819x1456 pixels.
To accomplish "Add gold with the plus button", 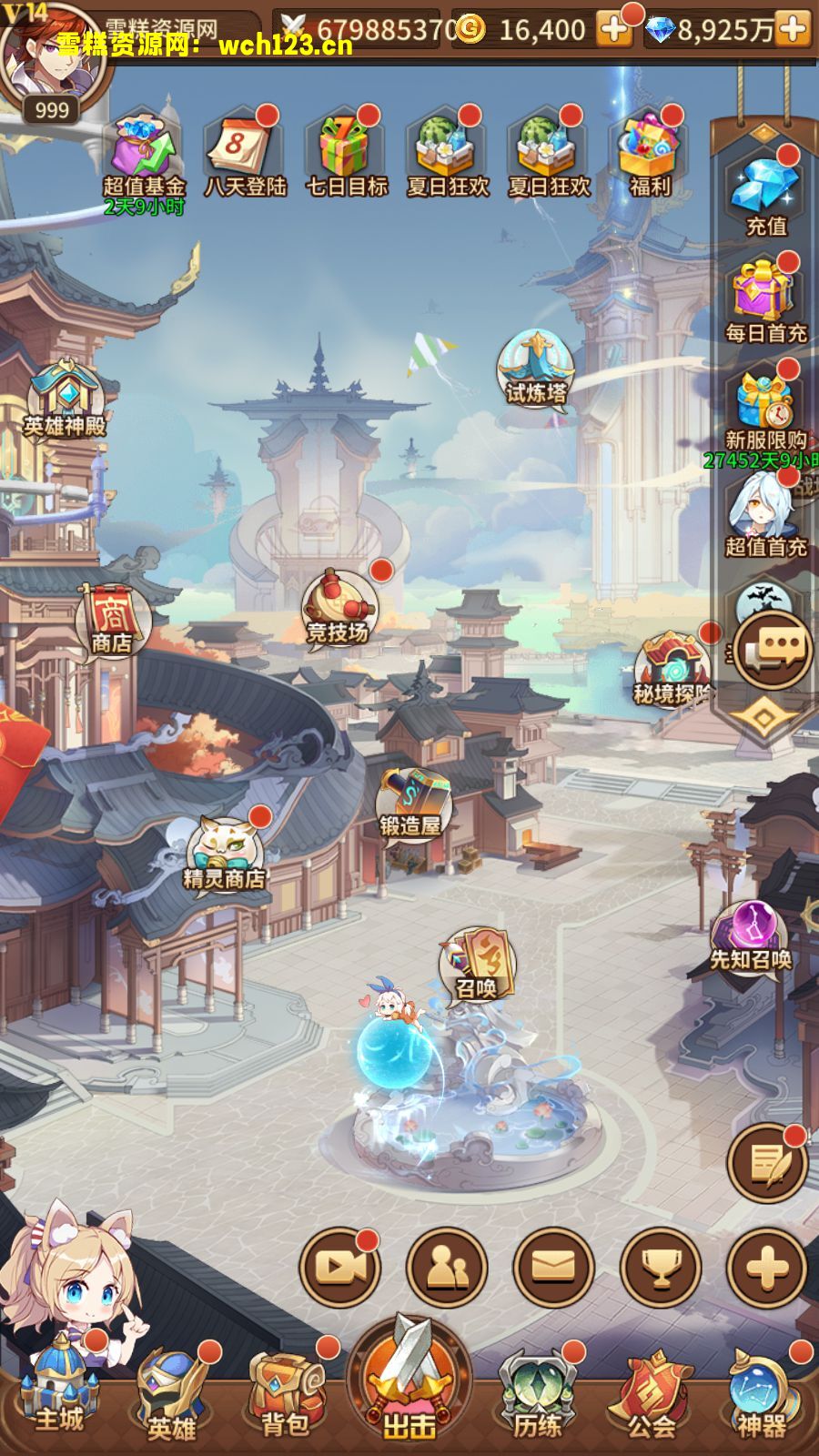I will (614, 30).
